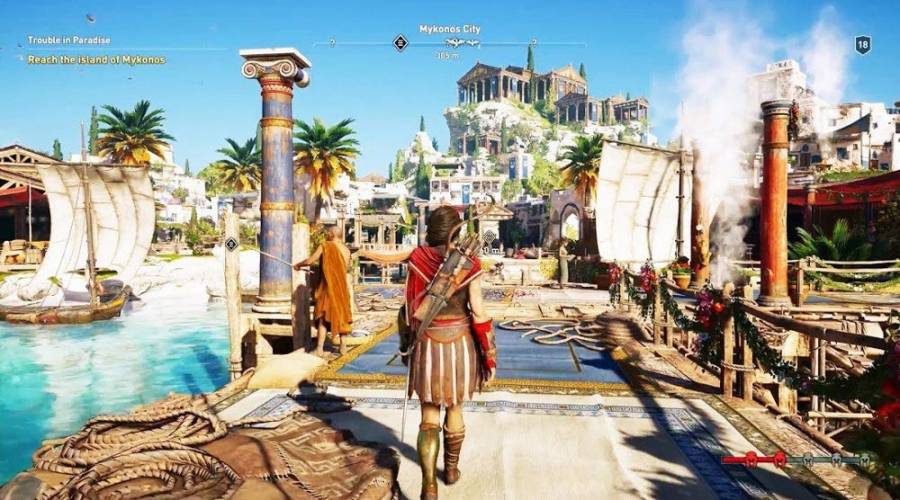Click the Mykonos City location label
900x500 pixels.
coord(449,29)
